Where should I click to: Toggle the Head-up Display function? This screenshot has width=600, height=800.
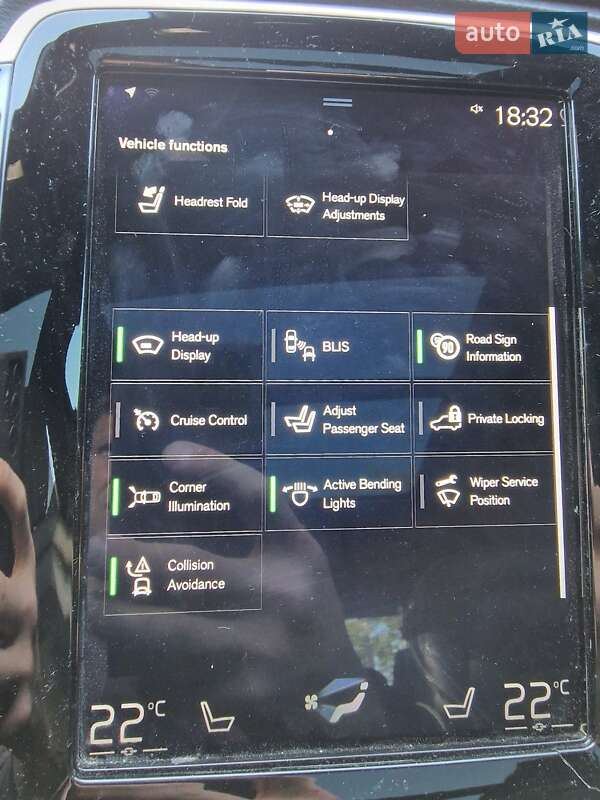click(x=187, y=346)
